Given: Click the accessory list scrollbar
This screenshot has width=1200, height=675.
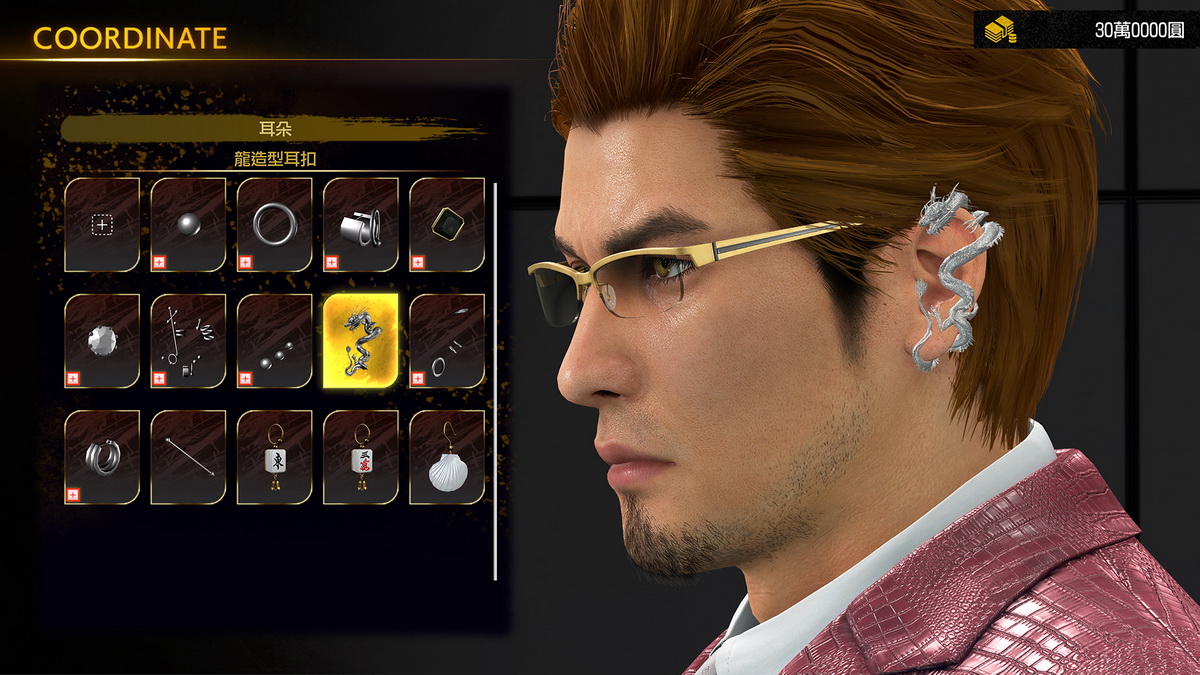Looking at the screenshot, I should (496, 380).
